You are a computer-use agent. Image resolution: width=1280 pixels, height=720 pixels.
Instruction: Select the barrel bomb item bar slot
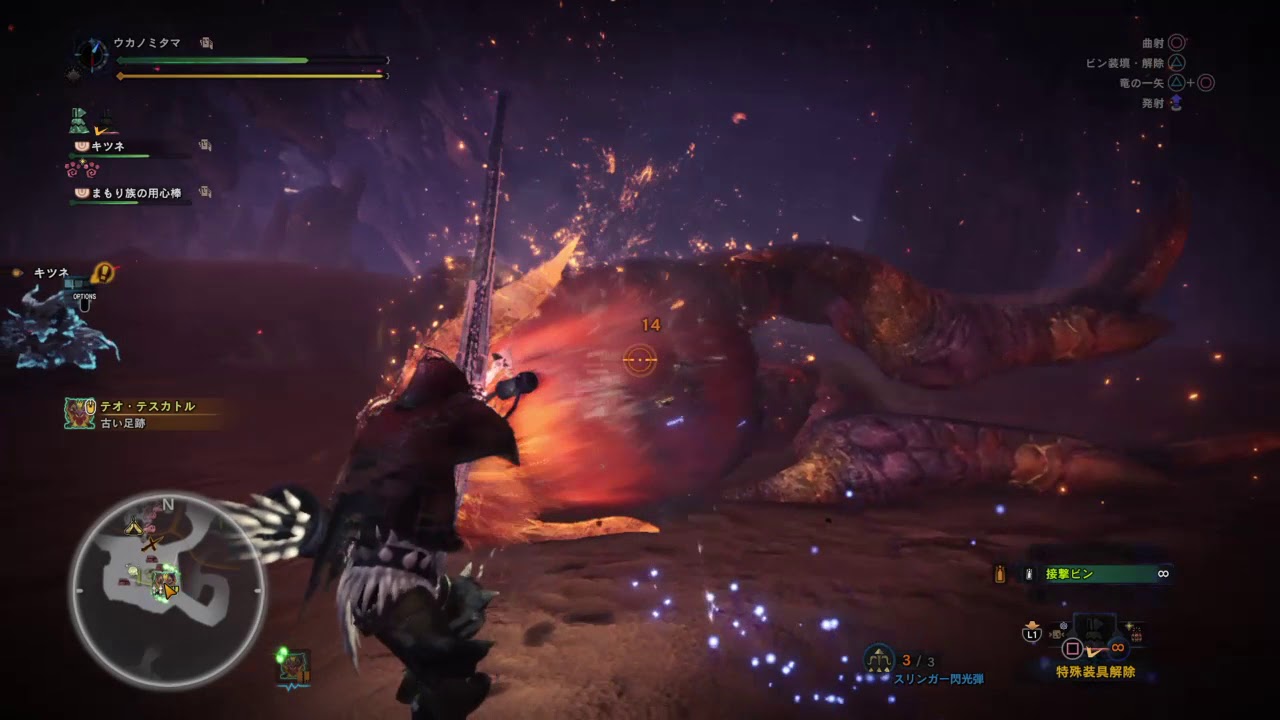point(1138,634)
